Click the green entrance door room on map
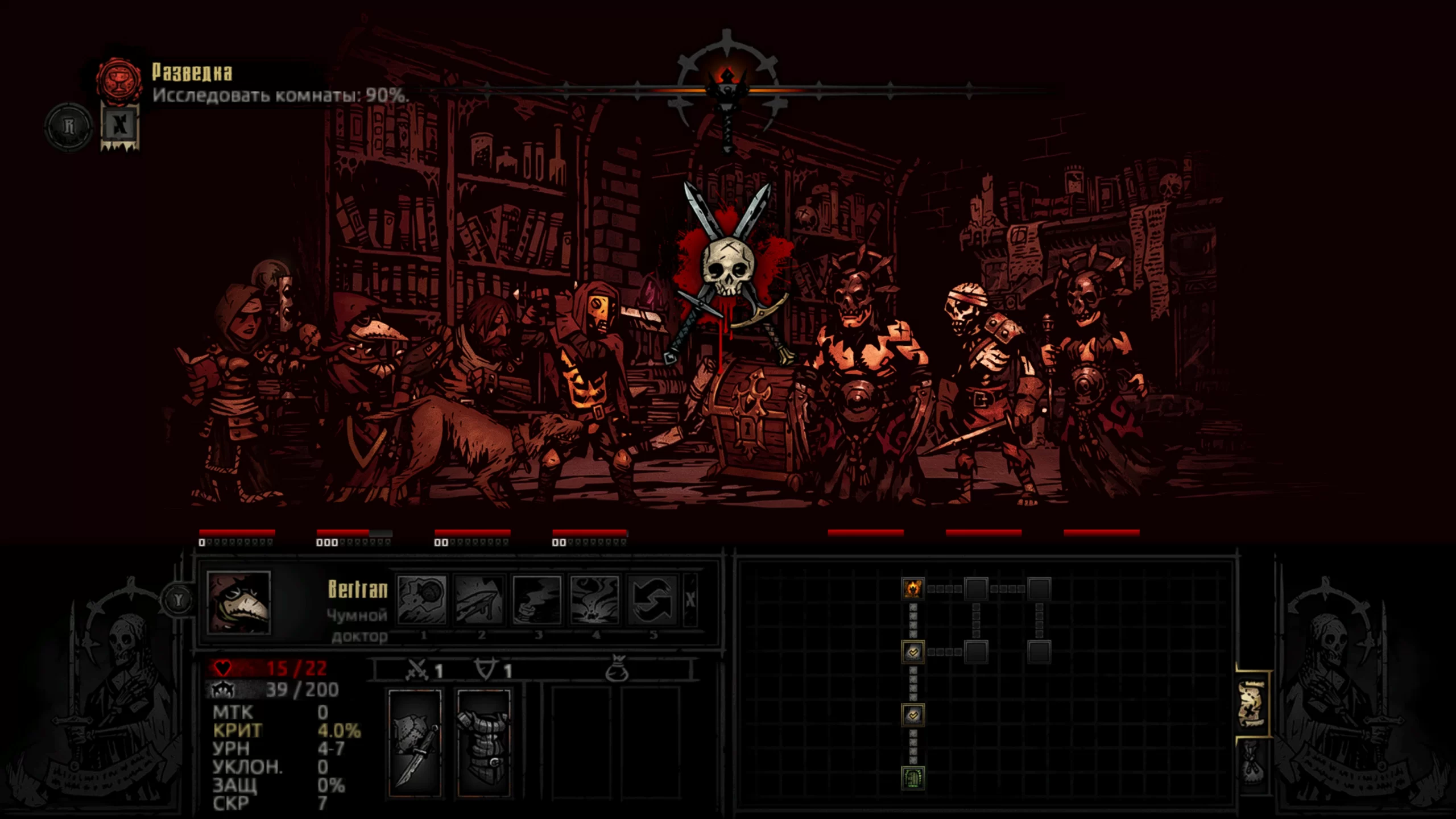This screenshot has height=819, width=1456. click(913, 777)
